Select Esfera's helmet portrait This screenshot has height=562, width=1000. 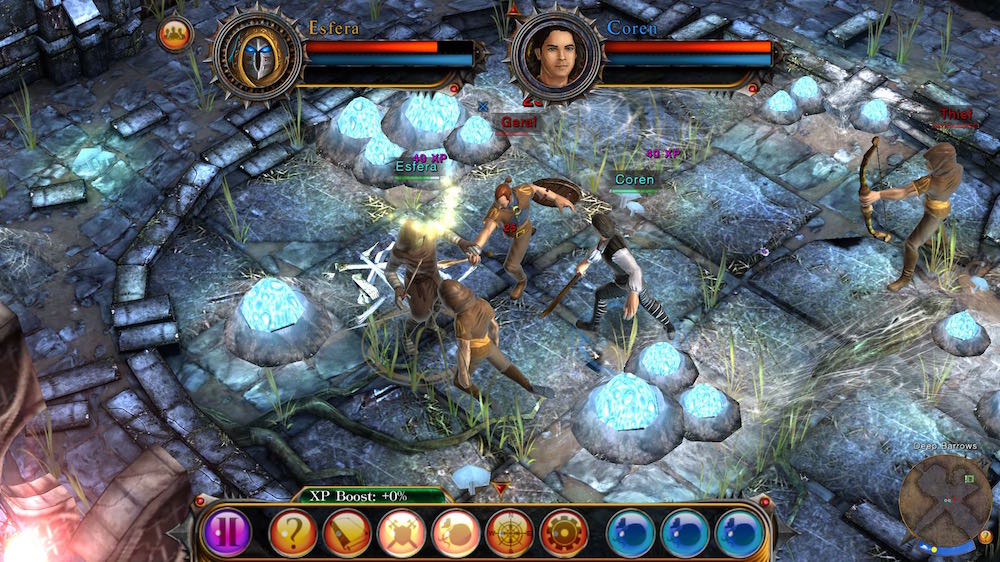(258, 54)
